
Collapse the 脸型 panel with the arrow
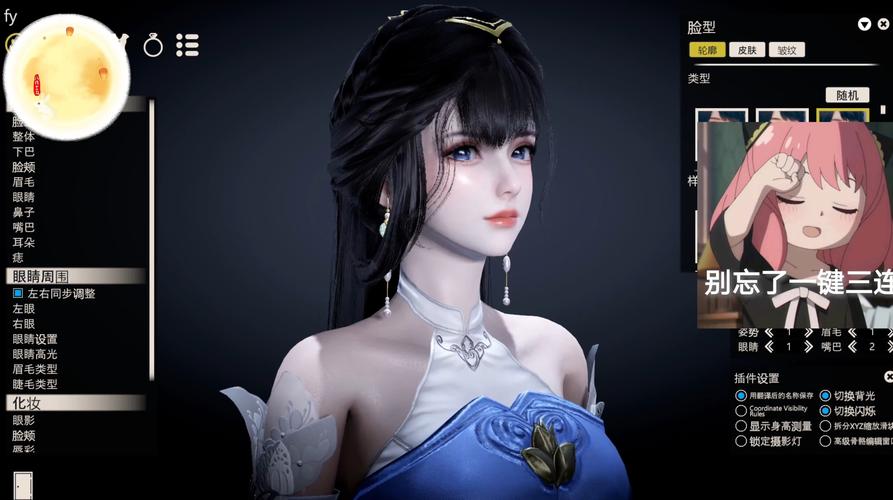point(864,24)
